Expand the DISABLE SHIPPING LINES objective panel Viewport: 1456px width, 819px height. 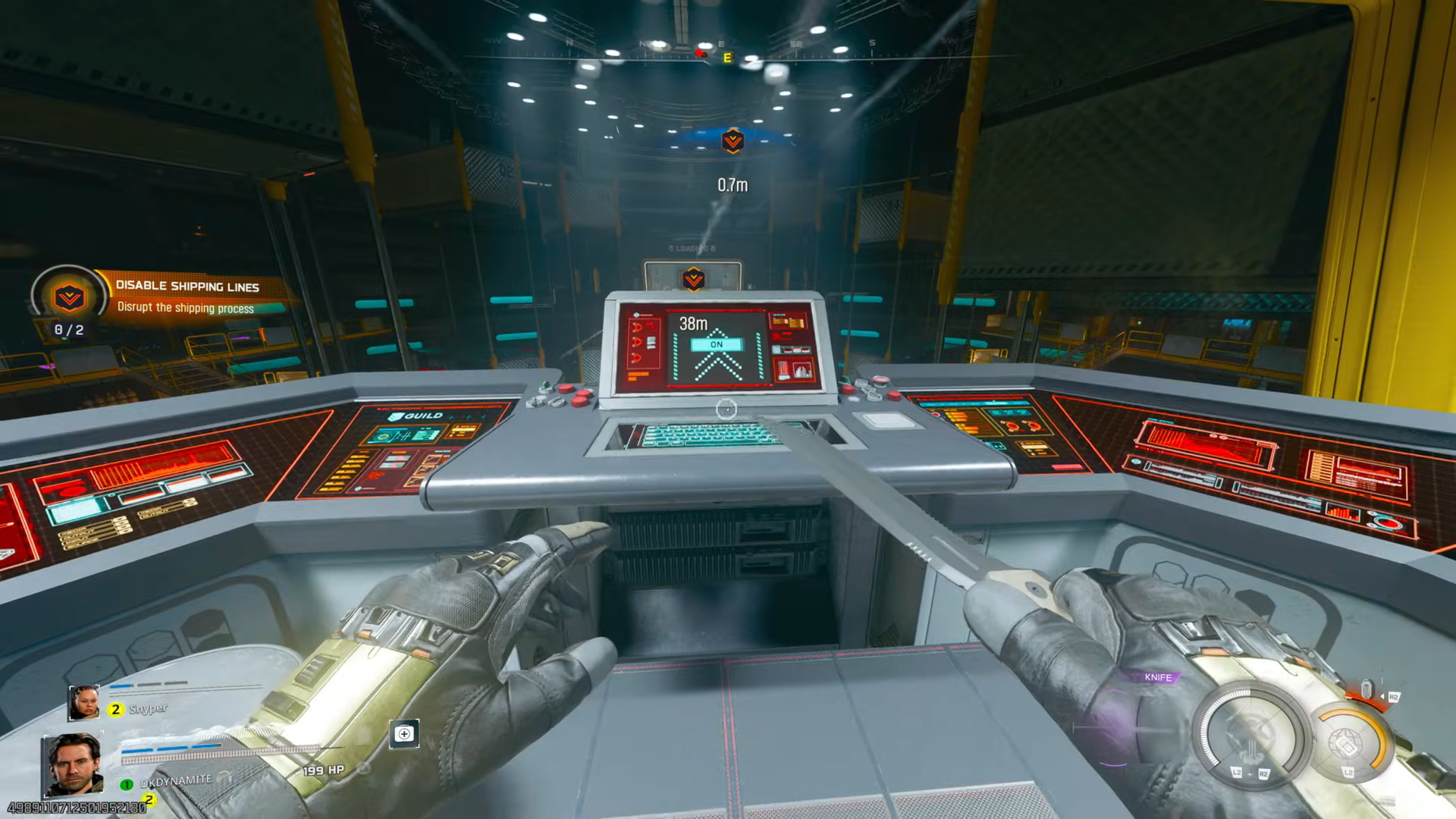187,287
